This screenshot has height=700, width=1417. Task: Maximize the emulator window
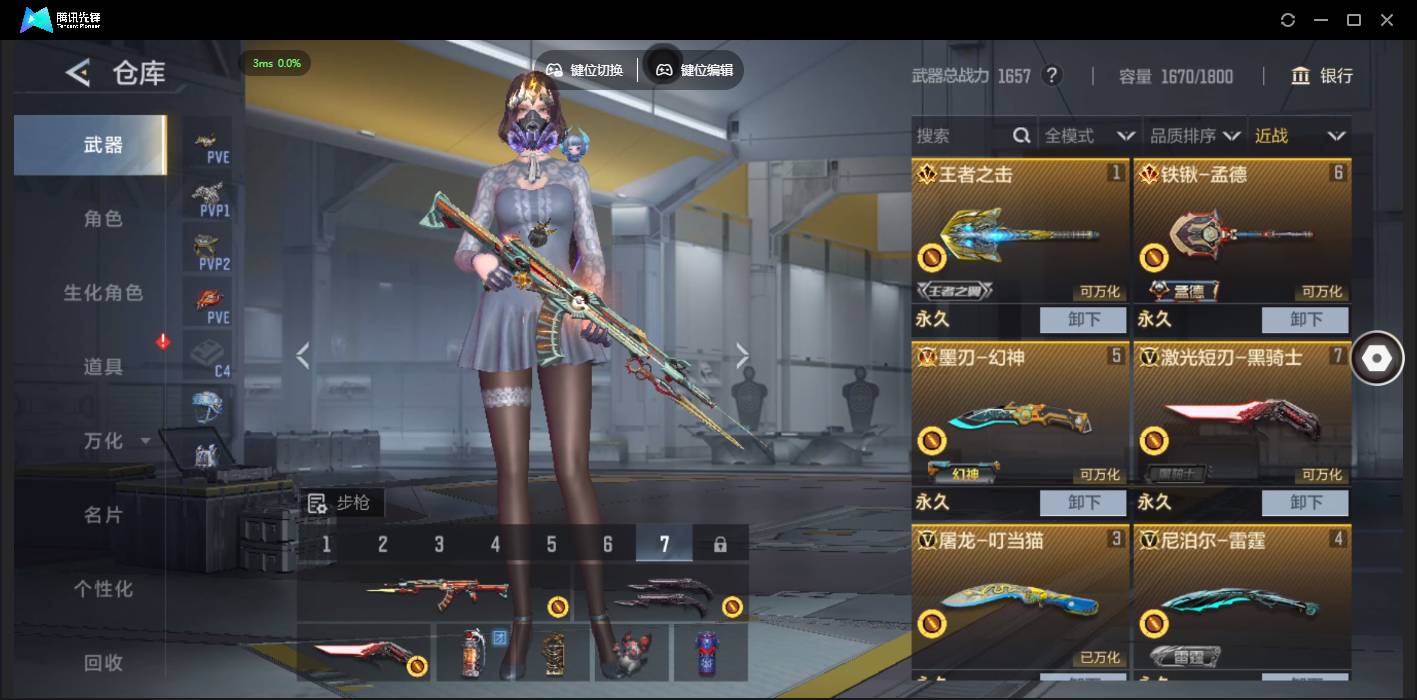1354,20
